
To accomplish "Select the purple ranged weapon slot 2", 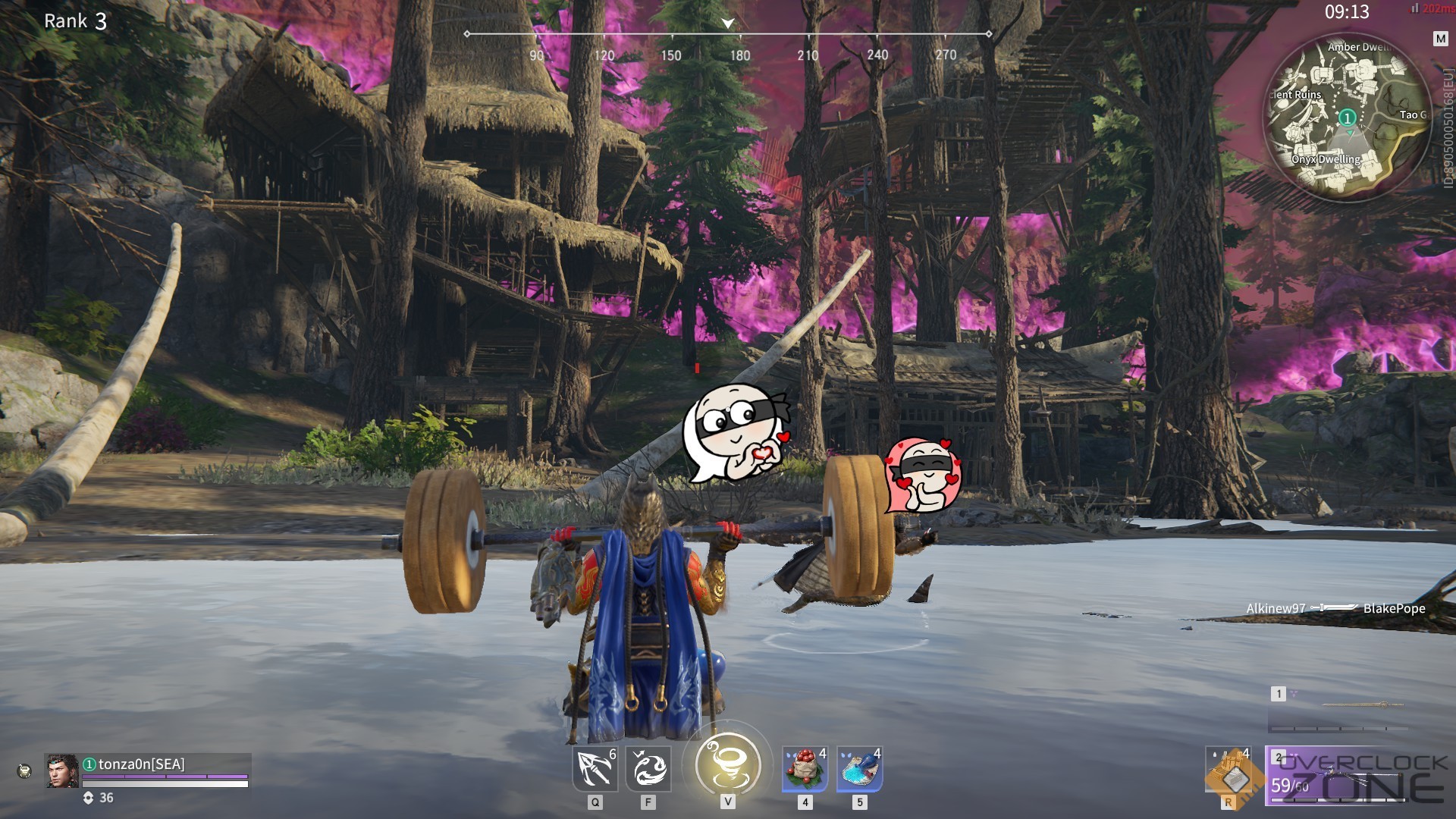I will coord(1344,776).
